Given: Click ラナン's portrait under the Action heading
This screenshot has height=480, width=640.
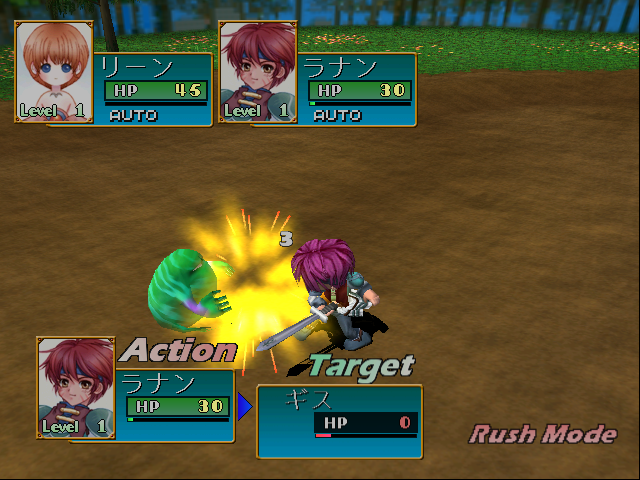Looking at the screenshot, I should tap(76, 388).
